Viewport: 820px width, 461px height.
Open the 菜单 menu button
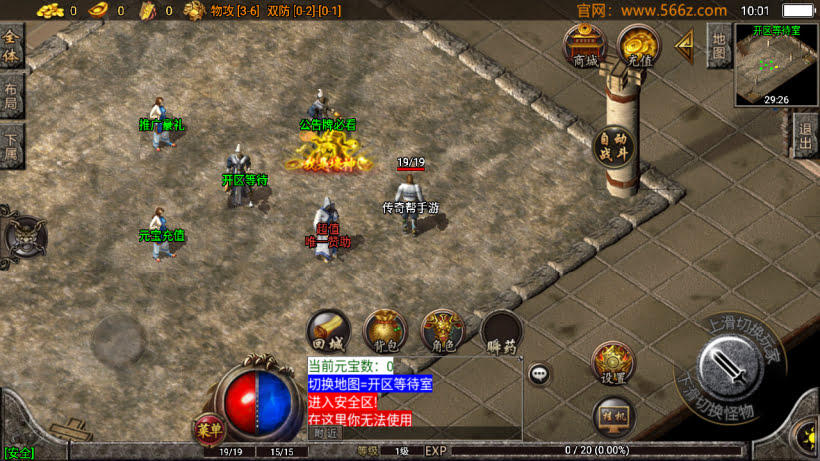209,429
